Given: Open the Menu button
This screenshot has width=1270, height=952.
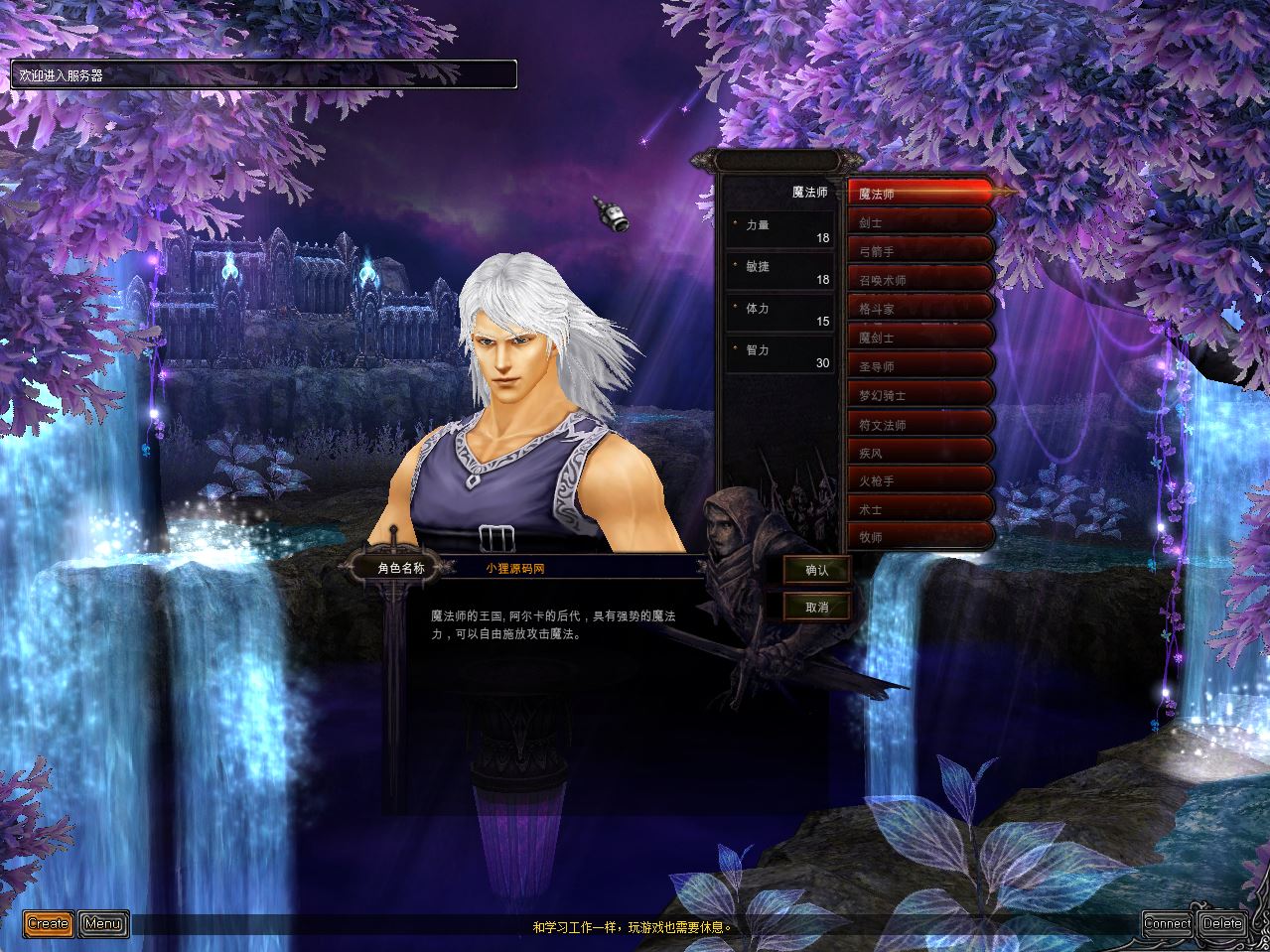Looking at the screenshot, I should tap(103, 923).
